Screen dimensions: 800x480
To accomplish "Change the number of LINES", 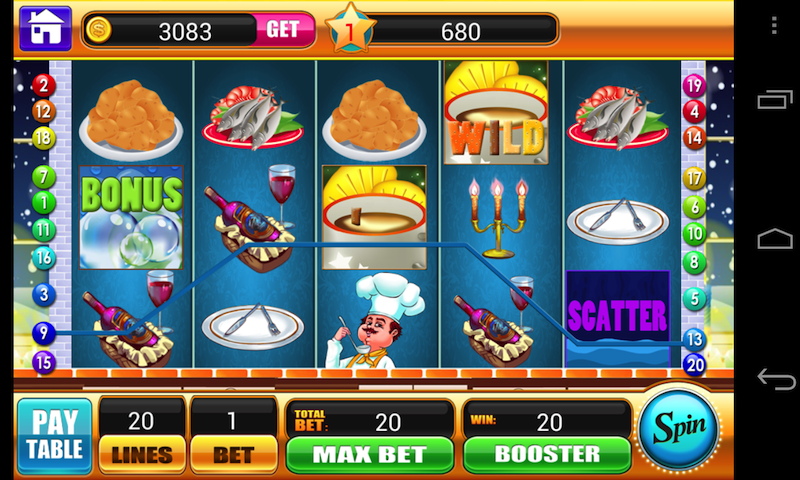I will pos(142,453).
